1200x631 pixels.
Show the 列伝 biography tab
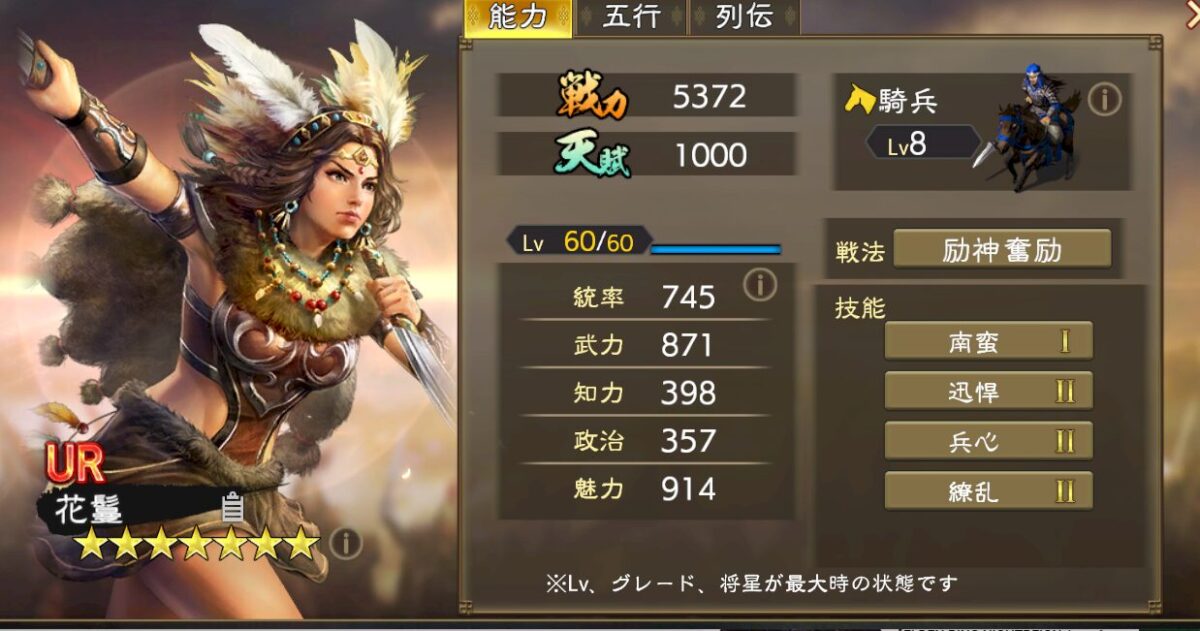point(744,18)
